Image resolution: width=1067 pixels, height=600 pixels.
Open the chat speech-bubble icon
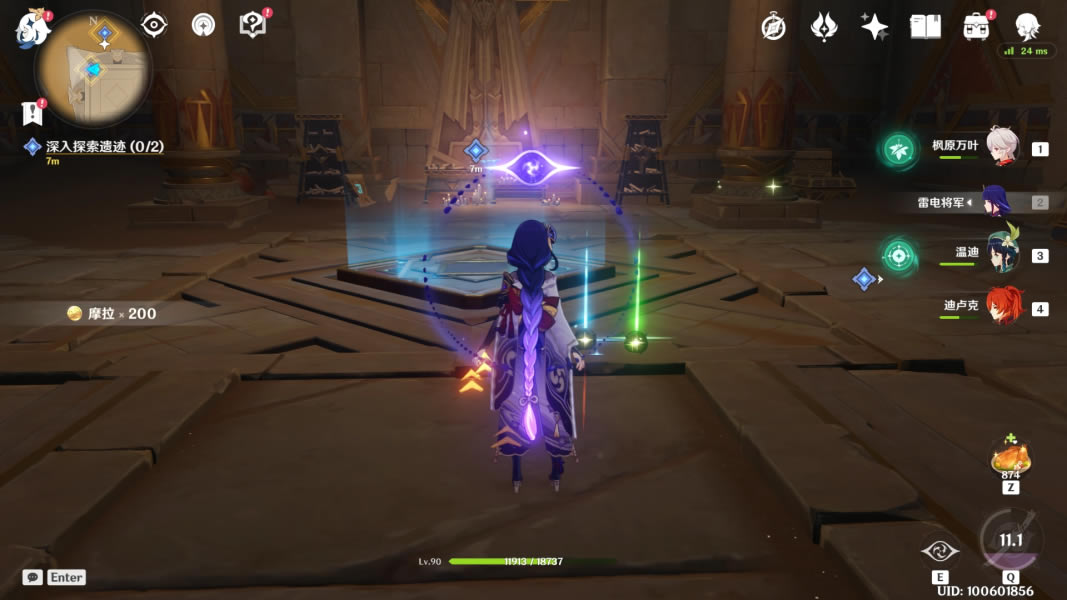33,577
